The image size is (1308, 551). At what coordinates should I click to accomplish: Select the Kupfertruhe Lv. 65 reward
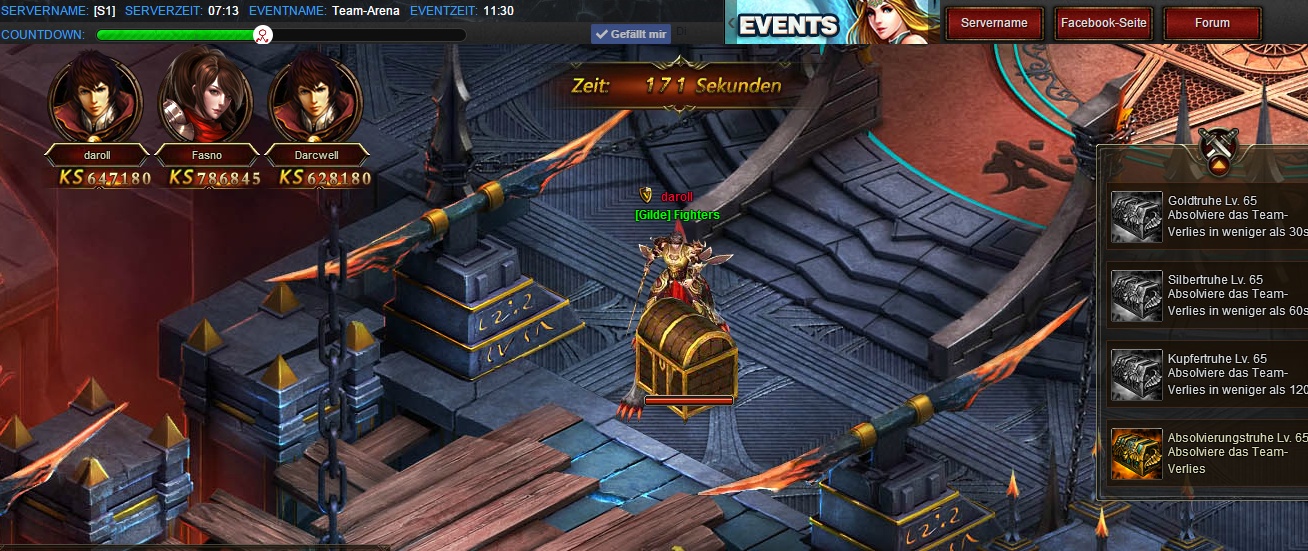(1138, 374)
